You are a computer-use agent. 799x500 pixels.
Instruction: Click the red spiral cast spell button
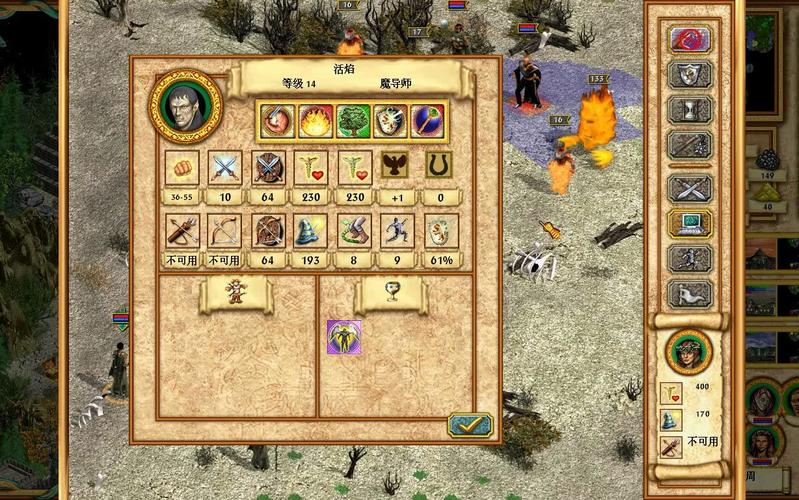[x=690, y=40]
